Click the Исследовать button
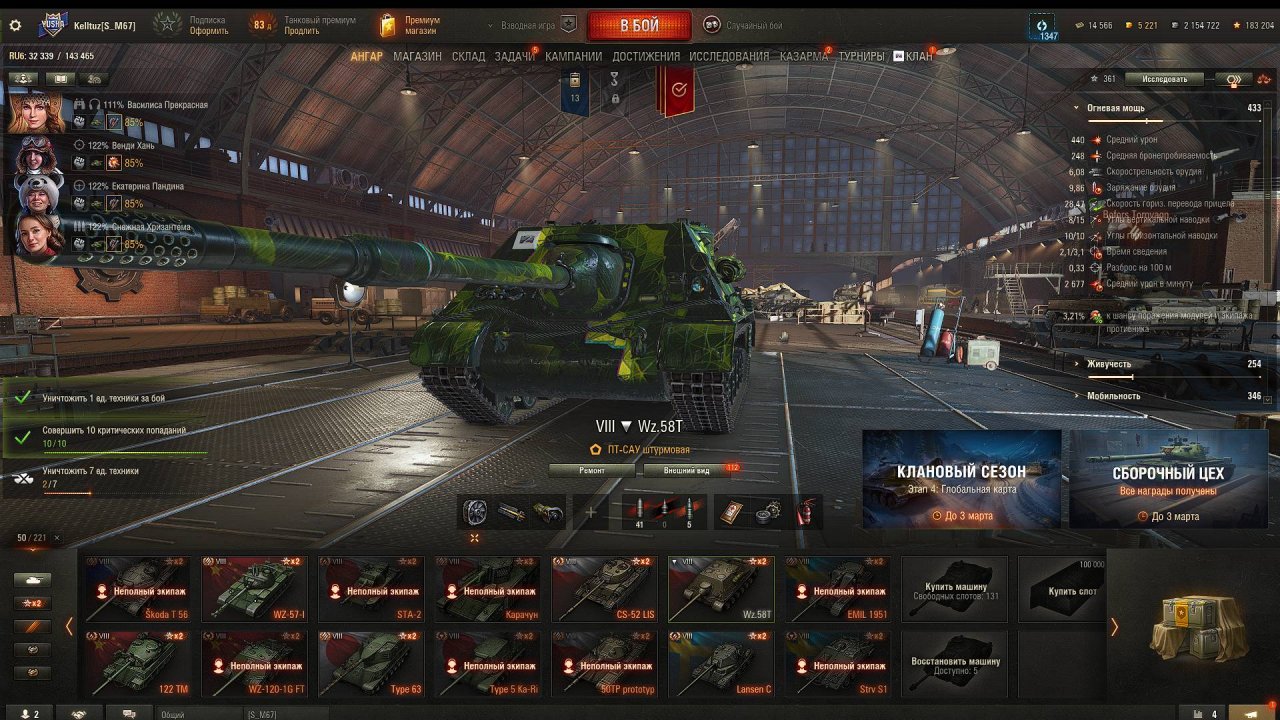This screenshot has height=720, width=1280. point(1164,79)
